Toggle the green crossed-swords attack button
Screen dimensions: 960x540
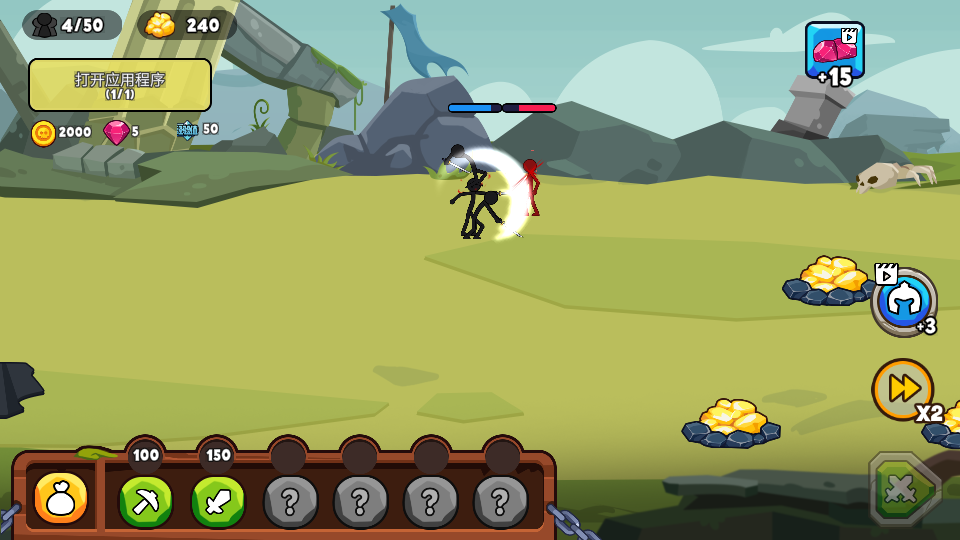pyautogui.click(x=904, y=488)
